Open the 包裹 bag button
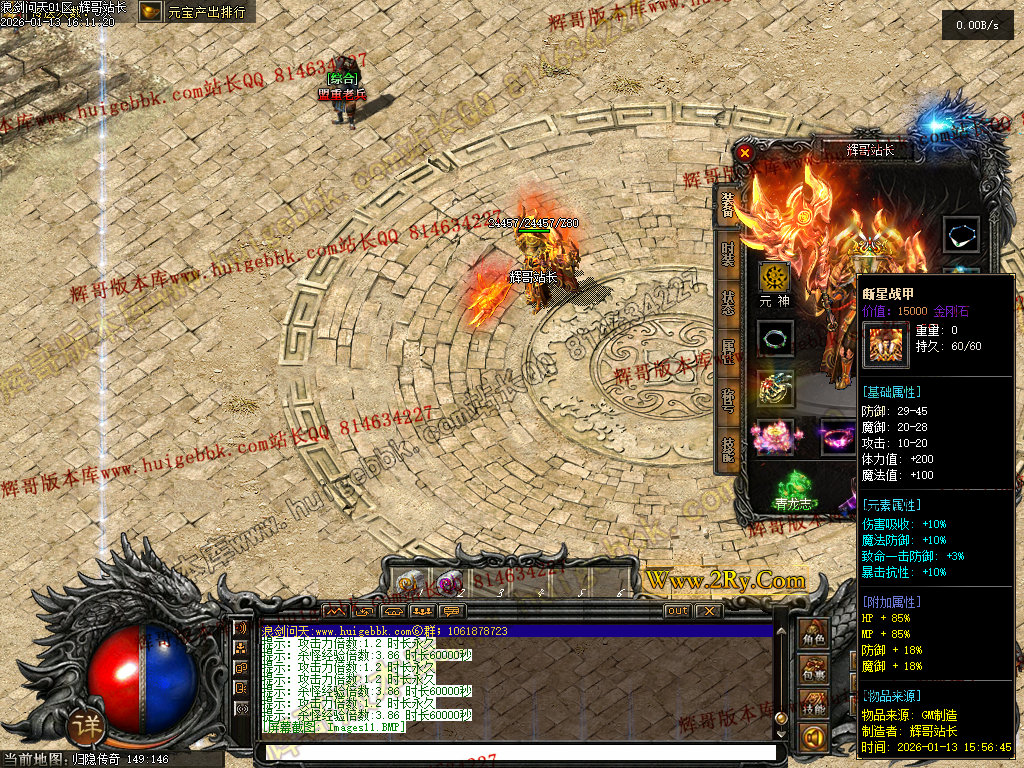The width and height of the screenshot is (1024, 768). (x=814, y=672)
